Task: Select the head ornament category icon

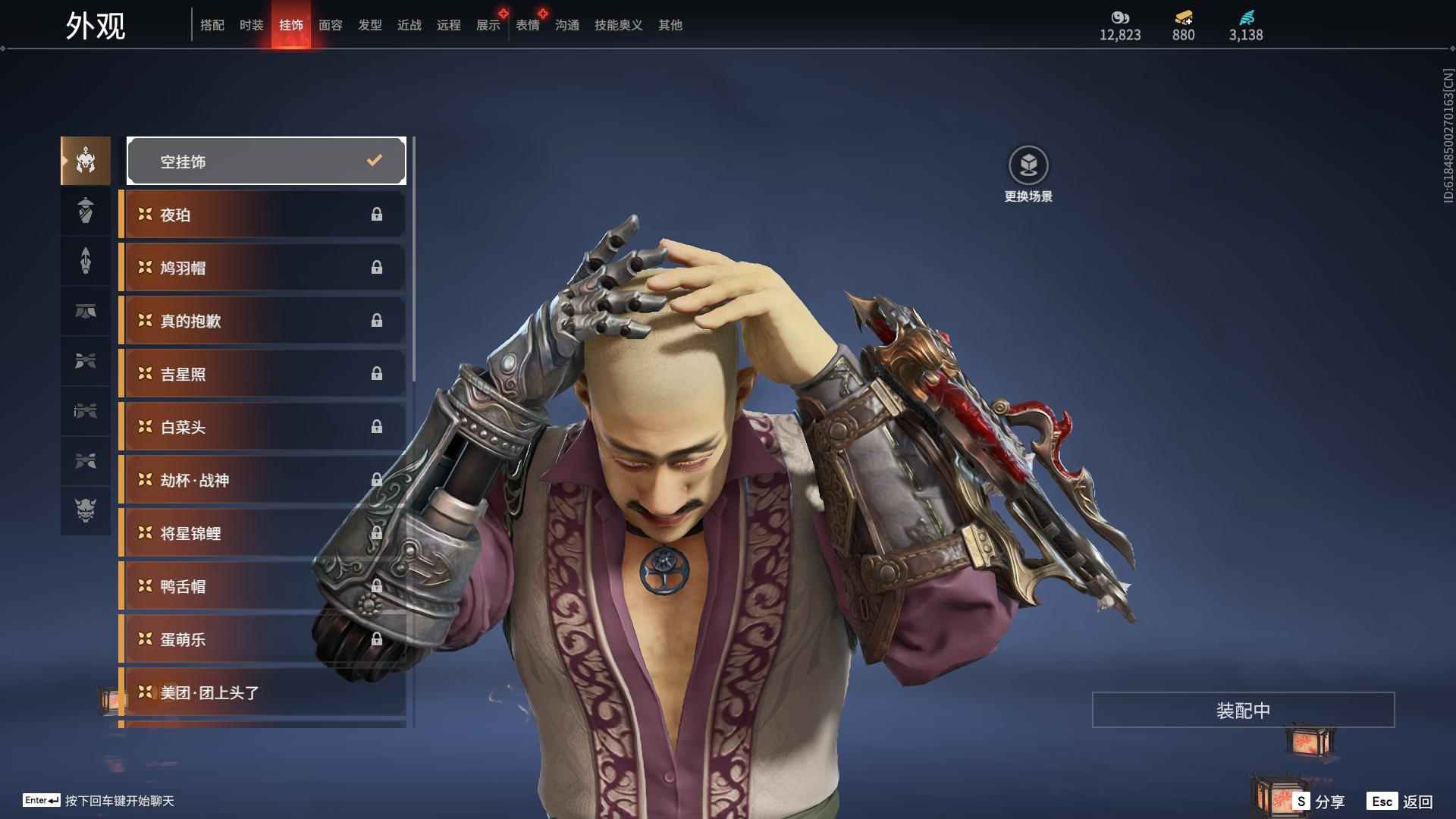Action: (x=85, y=161)
